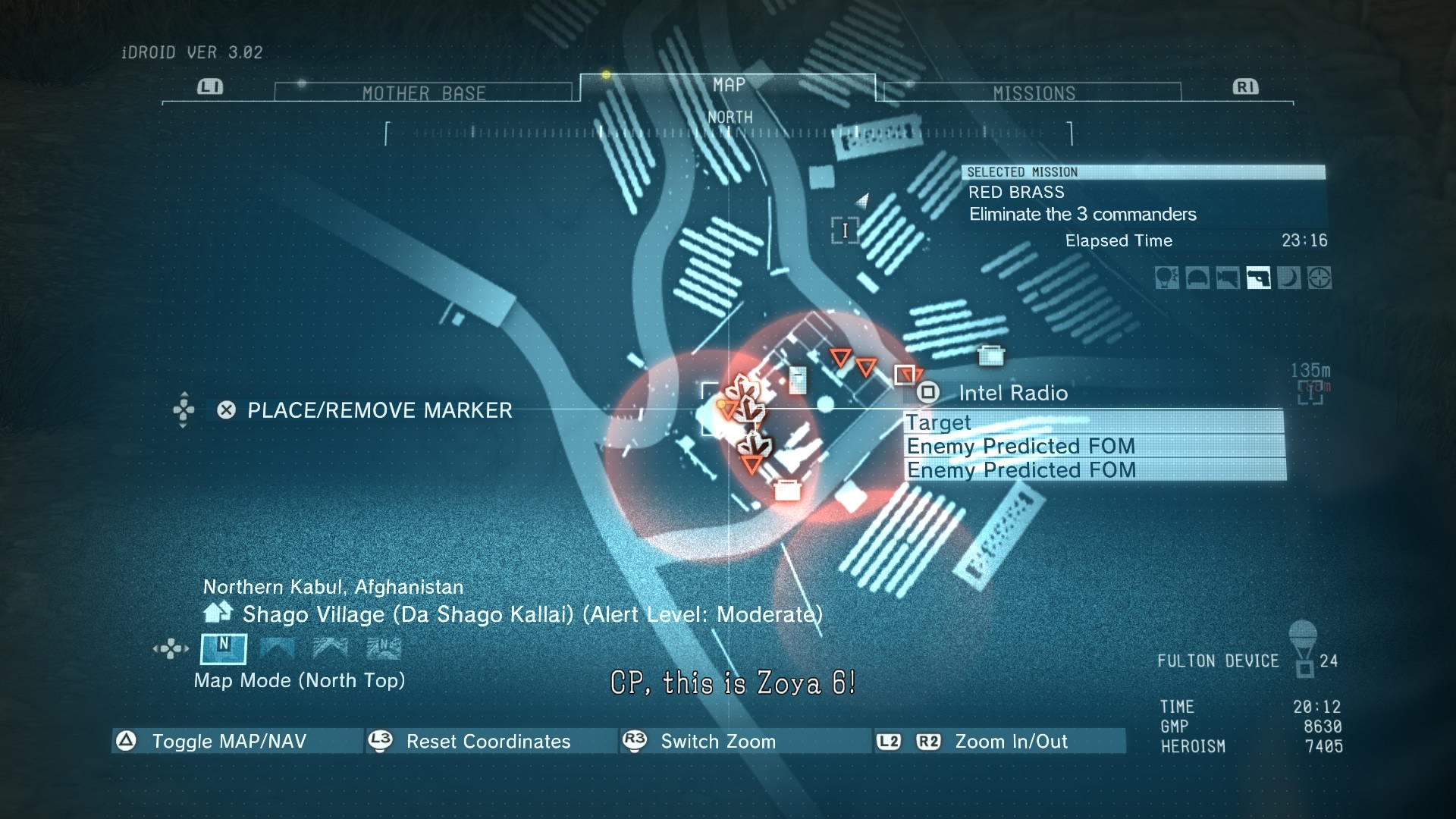The height and width of the screenshot is (819, 1456).
Task: Click the camera mission icon
Action: [1228, 278]
